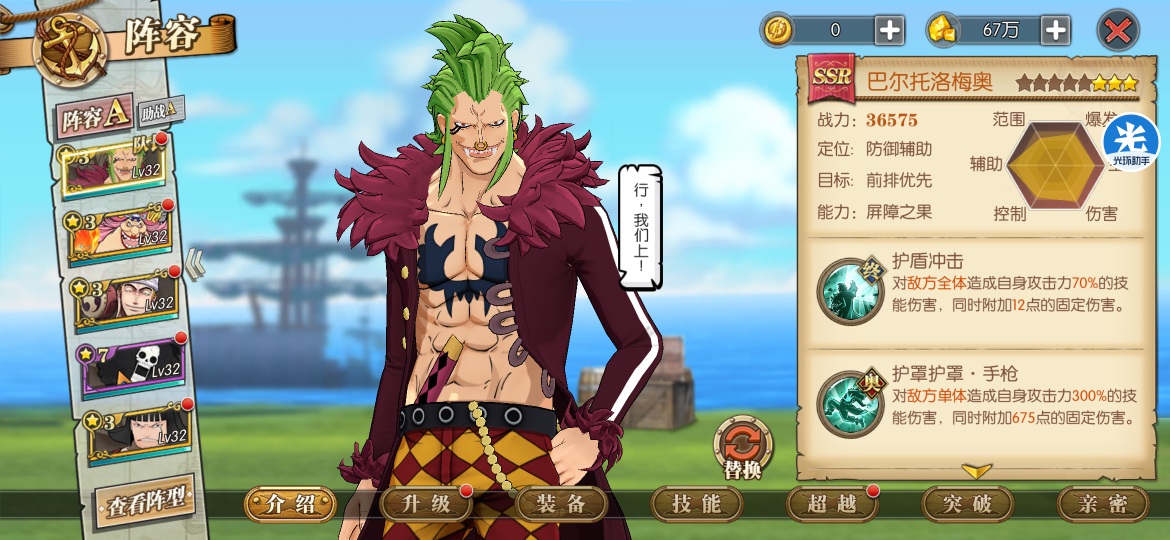This screenshot has height=540, width=1170.
Task: Open the 光环助手 overlay assistant icon
Action: [x=1131, y=142]
